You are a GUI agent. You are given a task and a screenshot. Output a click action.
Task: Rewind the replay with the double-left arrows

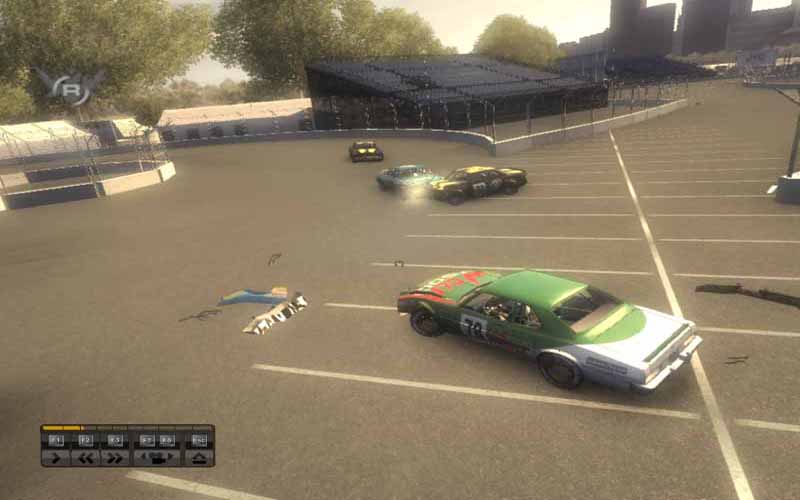[86, 458]
